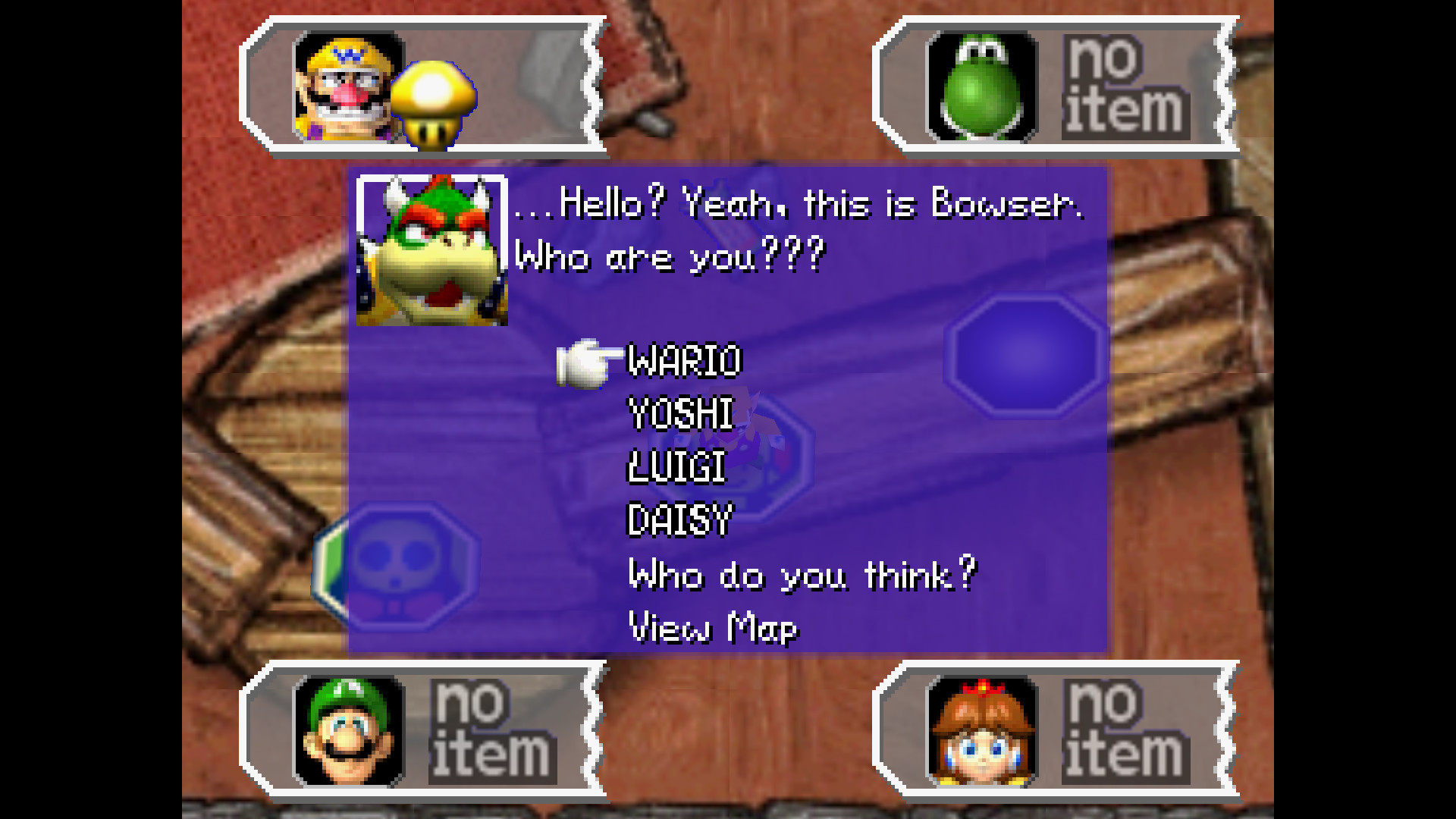This screenshot has width=1456, height=819.
Task: Answer Bowser with DAISY
Action: (x=679, y=520)
